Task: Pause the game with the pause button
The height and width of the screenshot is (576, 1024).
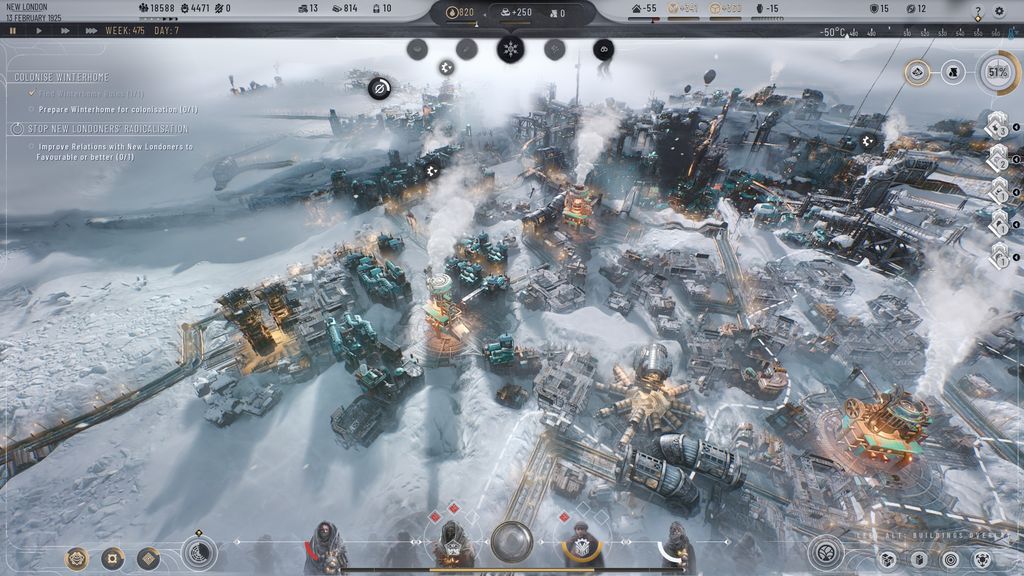Action: [x=13, y=31]
